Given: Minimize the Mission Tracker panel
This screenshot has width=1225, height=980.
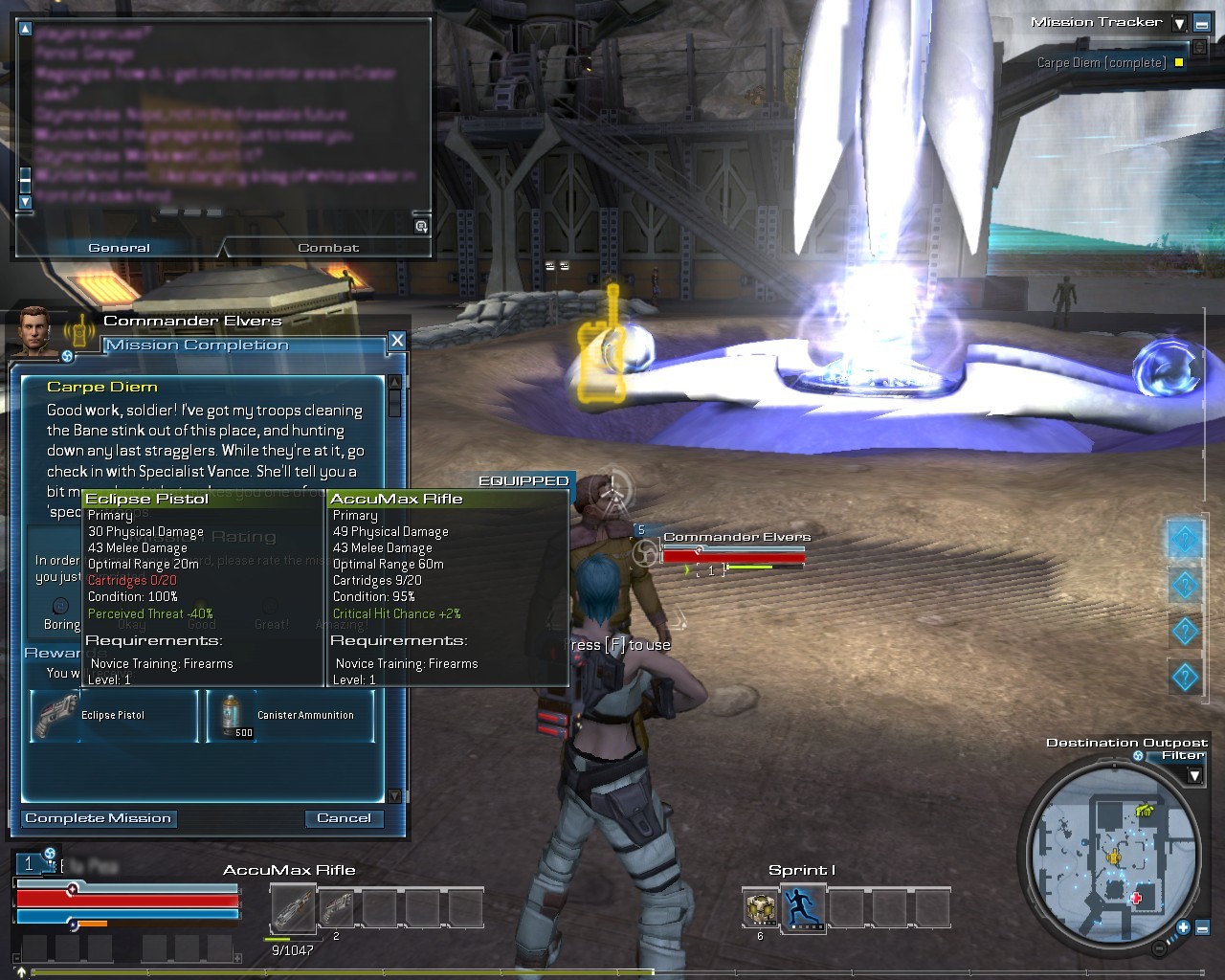Looking at the screenshot, I should click(1202, 23).
